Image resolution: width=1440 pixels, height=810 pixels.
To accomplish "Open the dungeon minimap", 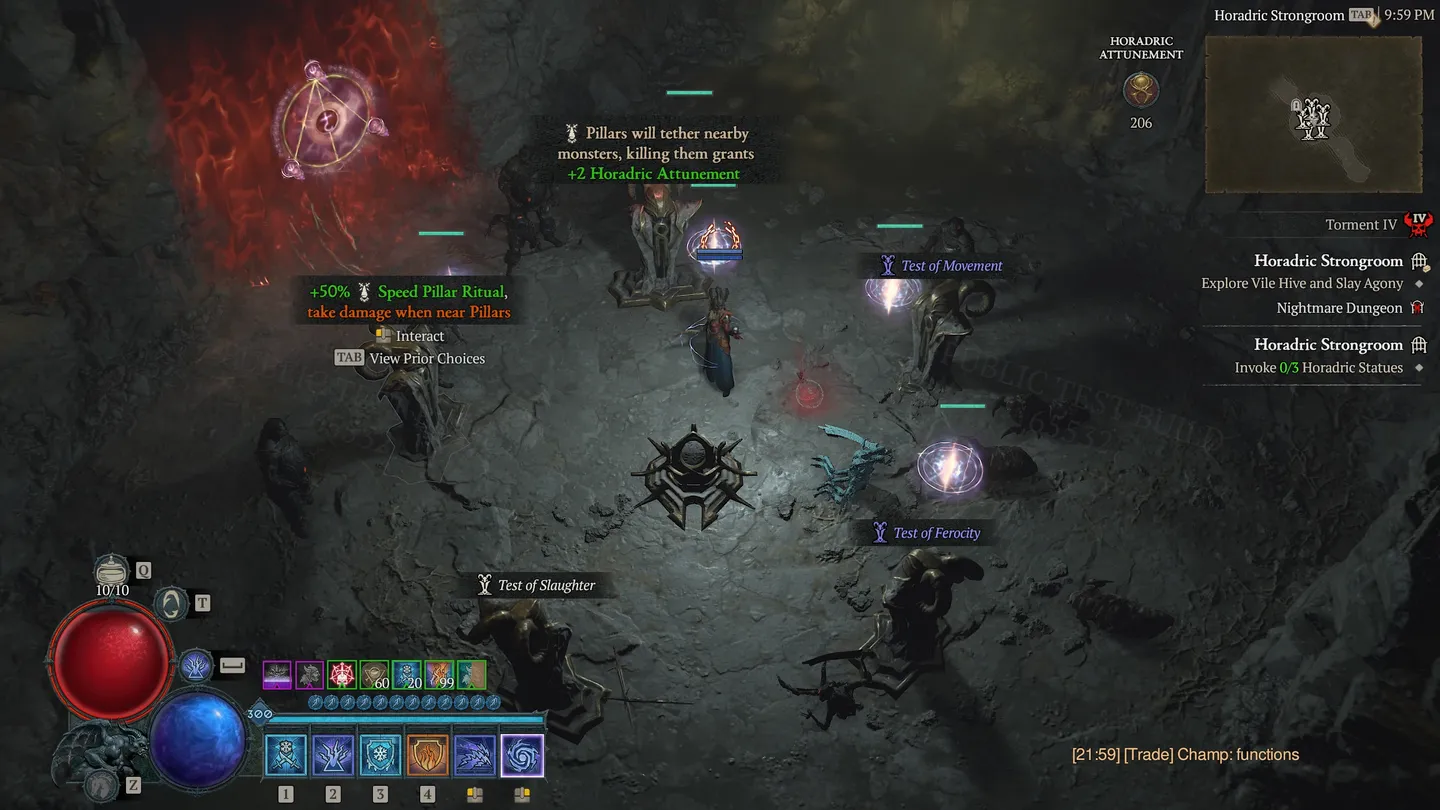I will (x=1313, y=115).
